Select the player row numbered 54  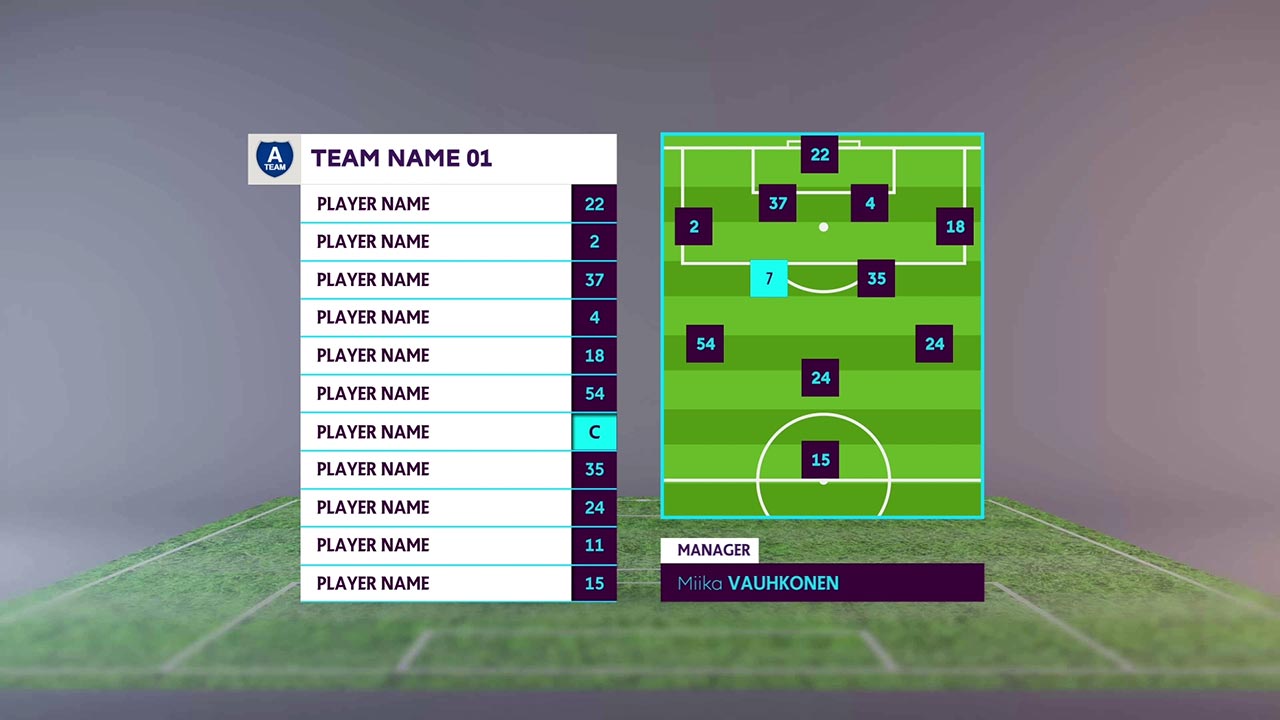pyautogui.click(x=458, y=393)
